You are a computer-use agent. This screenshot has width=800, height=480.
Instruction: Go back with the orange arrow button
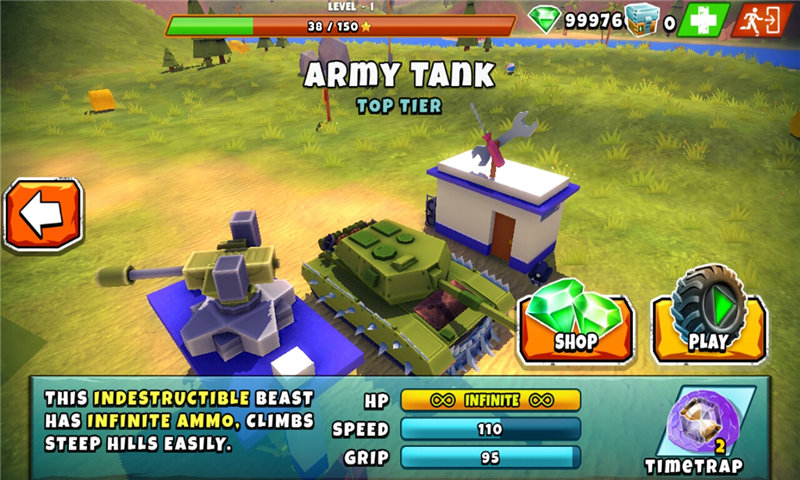tap(43, 215)
